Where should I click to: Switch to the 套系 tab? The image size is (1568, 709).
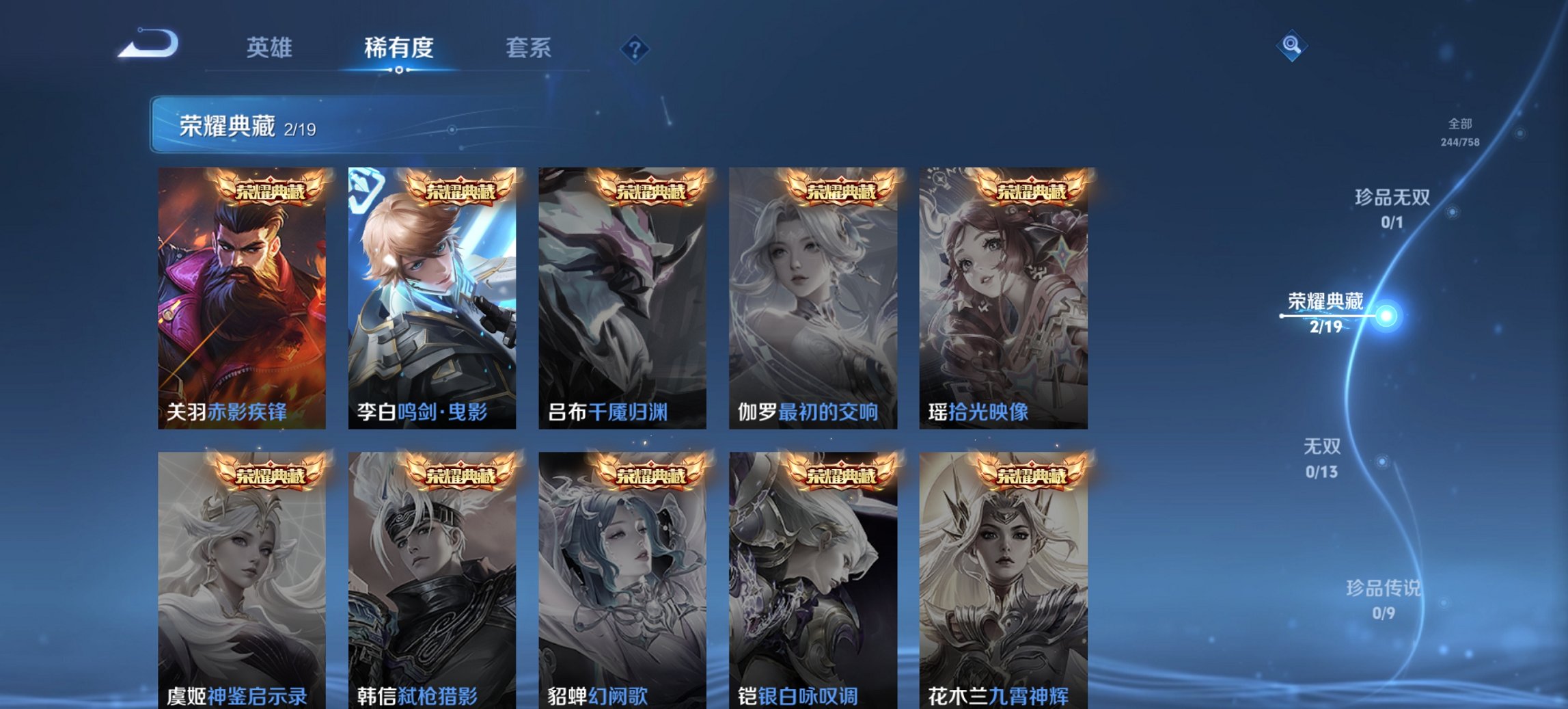click(x=529, y=48)
